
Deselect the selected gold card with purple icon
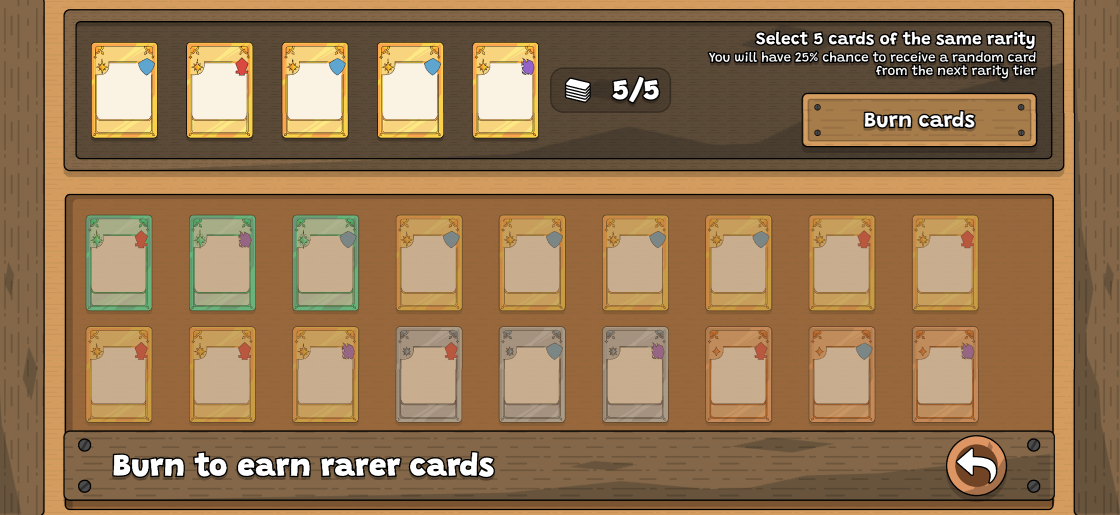[x=505, y=90]
